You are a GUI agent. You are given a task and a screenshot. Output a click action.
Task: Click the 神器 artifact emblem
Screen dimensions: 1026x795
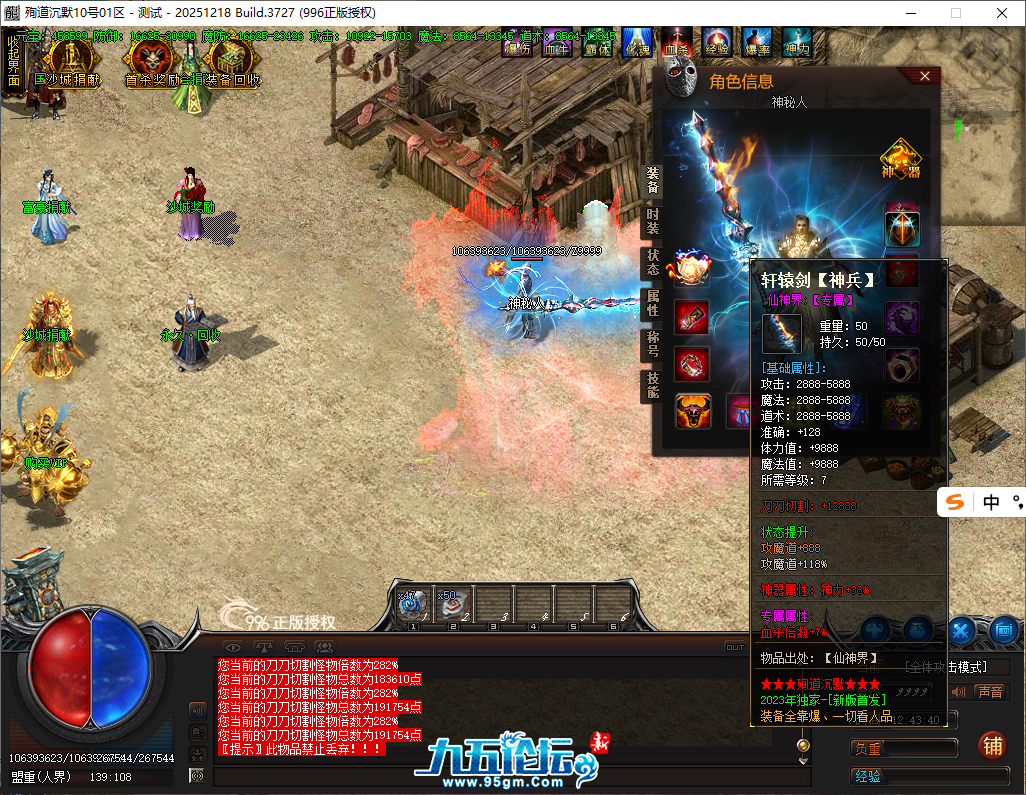coord(900,160)
